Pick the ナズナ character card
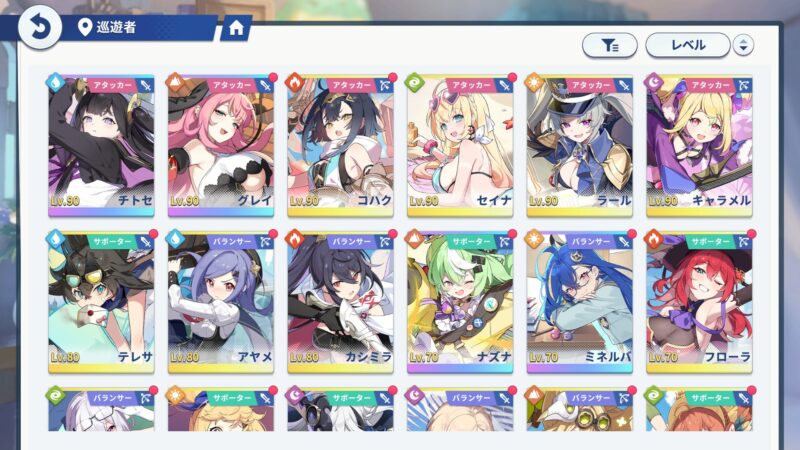The image size is (800, 450). pos(461,299)
